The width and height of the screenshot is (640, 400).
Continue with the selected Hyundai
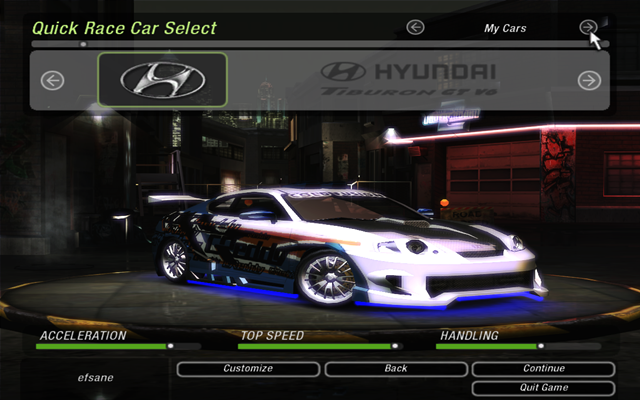tap(543, 369)
